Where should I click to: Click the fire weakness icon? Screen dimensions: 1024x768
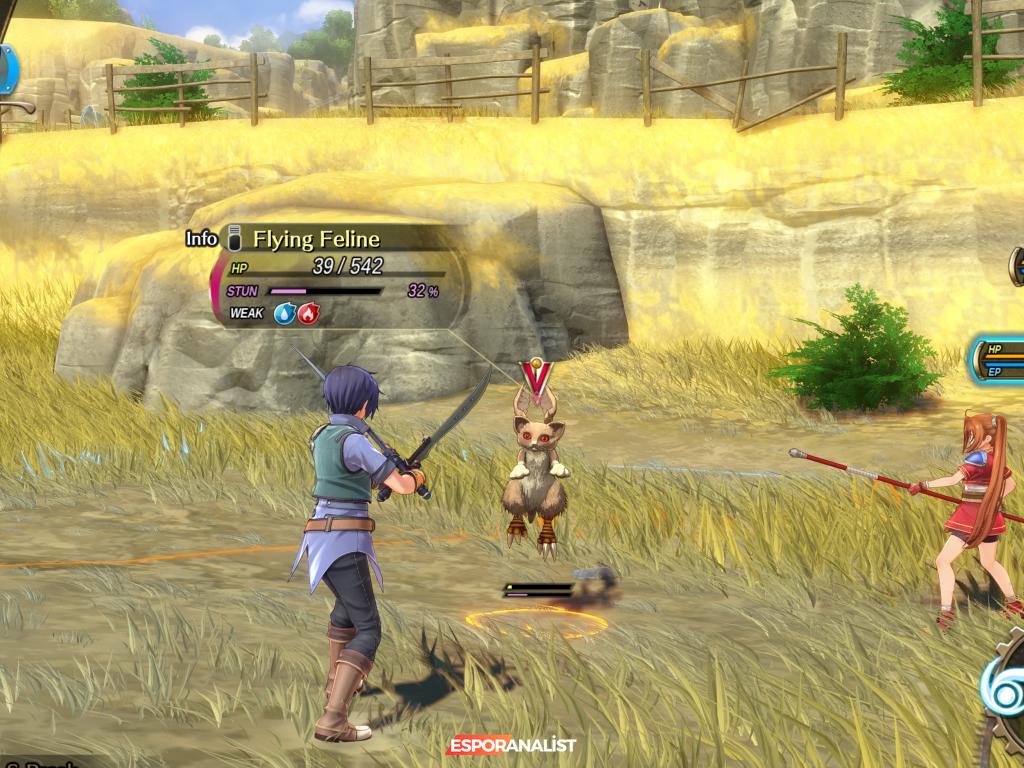(308, 314)
